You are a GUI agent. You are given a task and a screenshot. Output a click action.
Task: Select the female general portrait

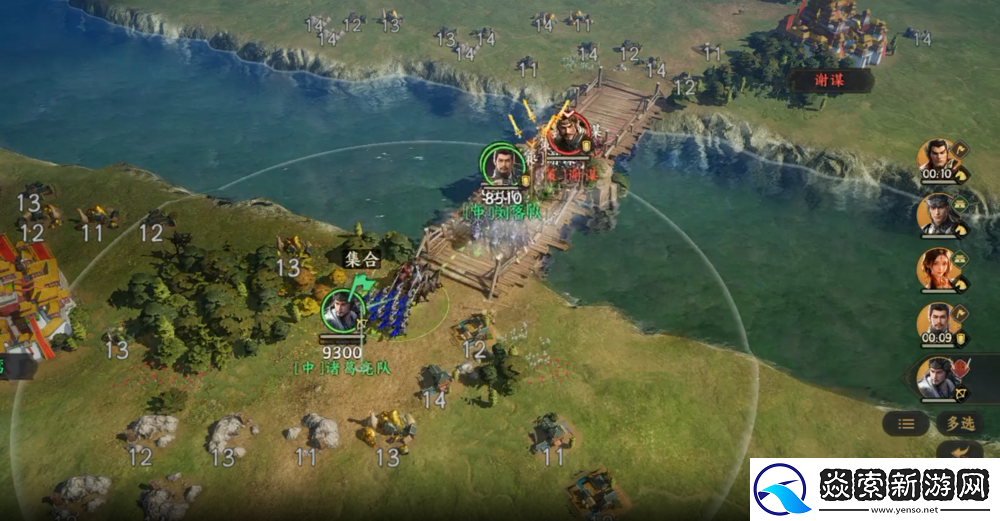pos(937,268)
